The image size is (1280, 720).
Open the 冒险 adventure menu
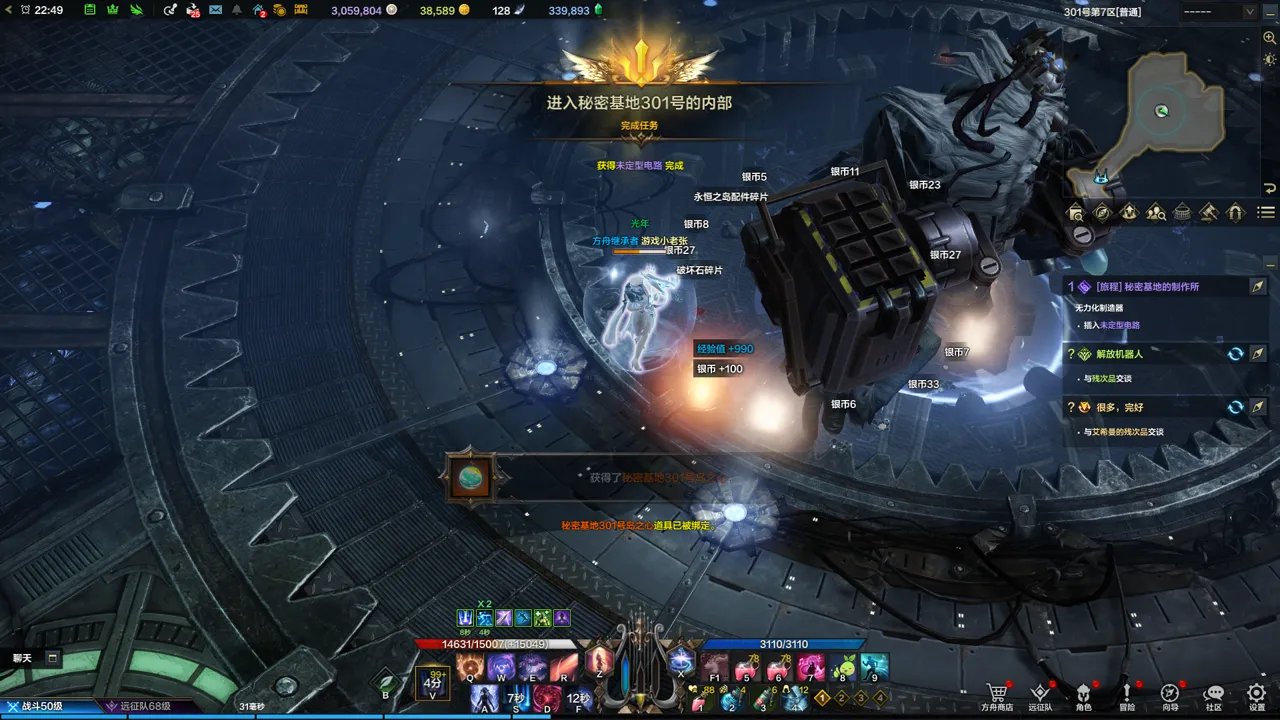click(1126, 696)
